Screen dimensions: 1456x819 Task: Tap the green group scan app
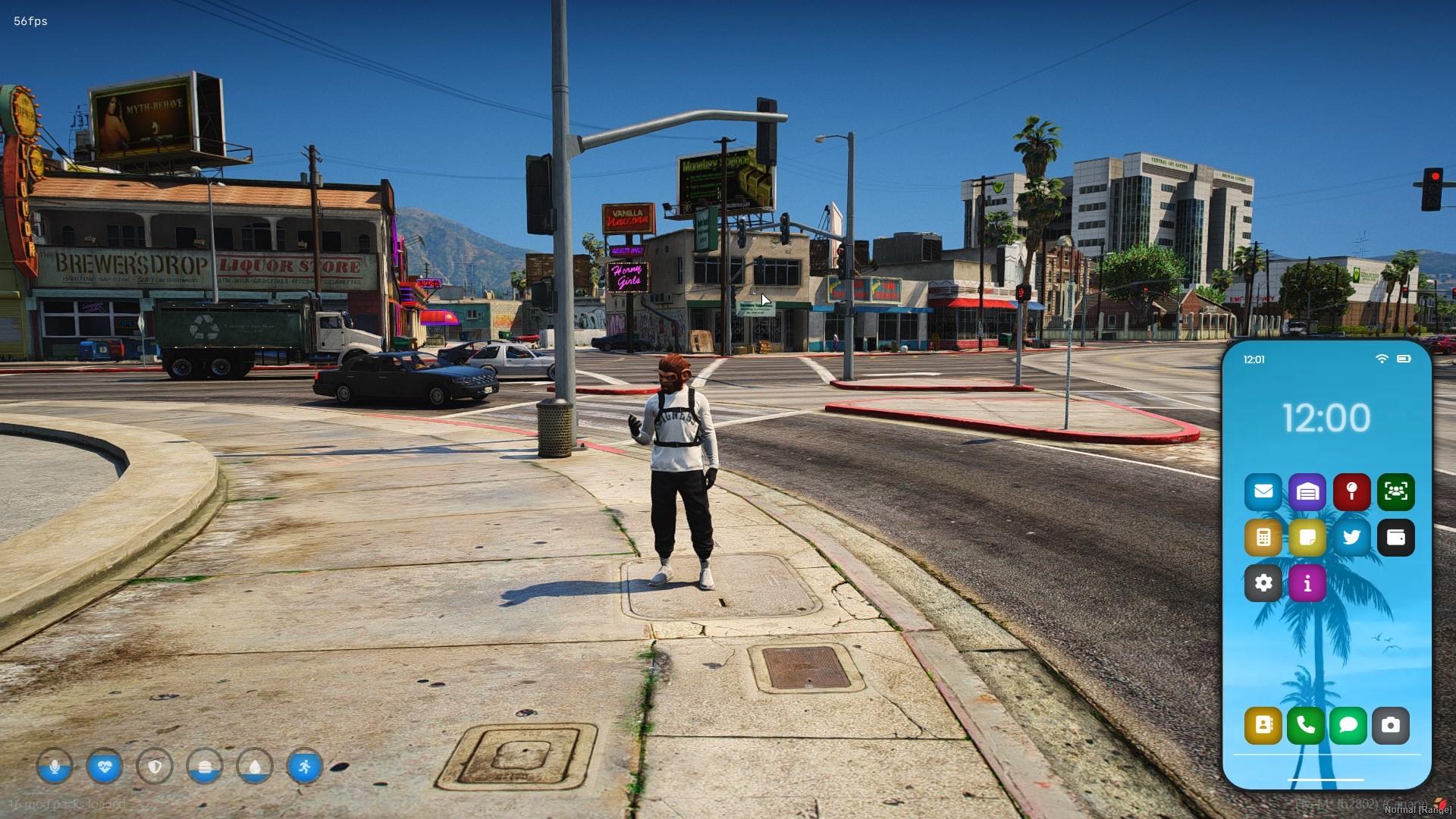click(1395, 492)
